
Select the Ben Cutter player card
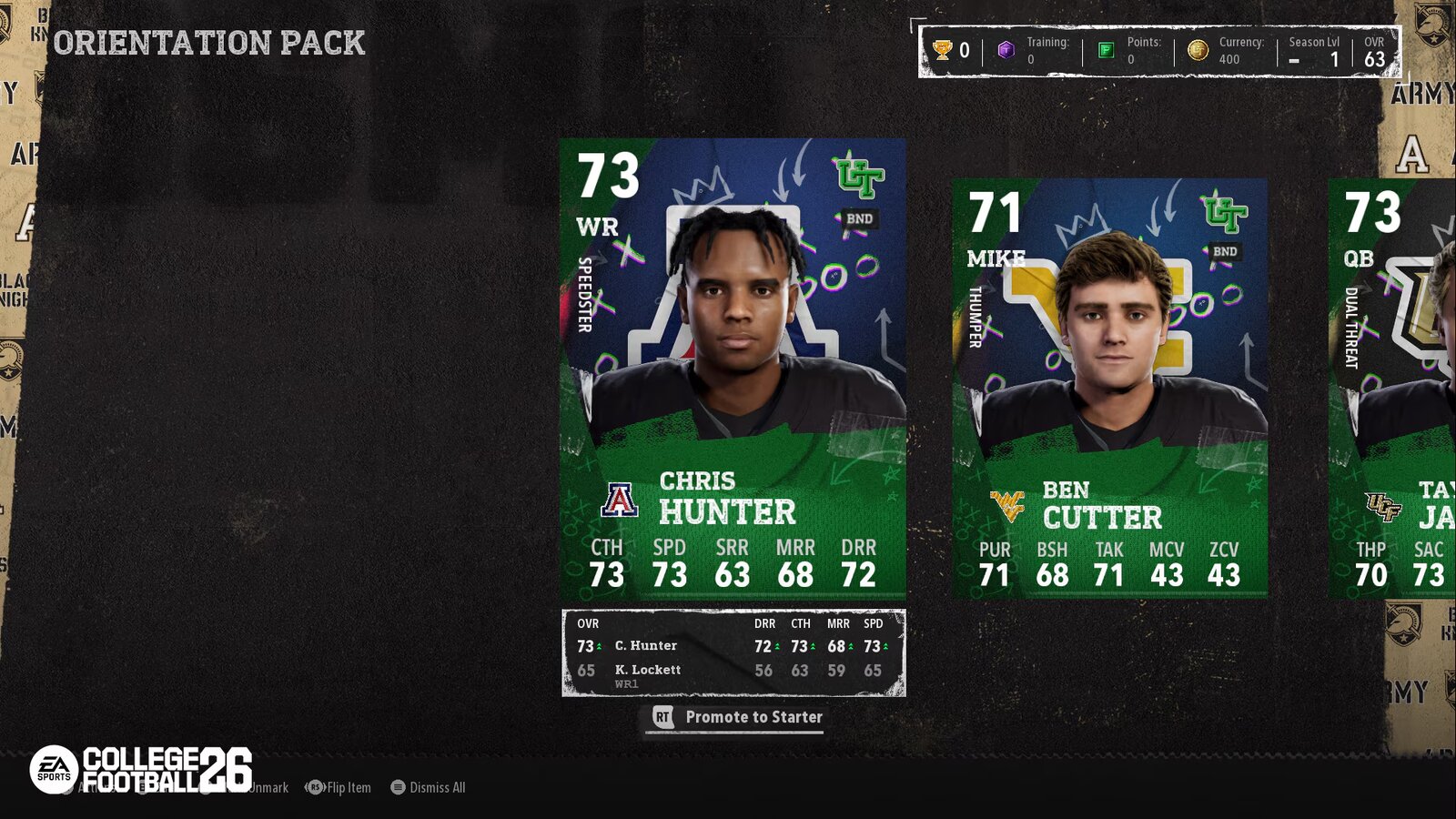point(1108,382)
